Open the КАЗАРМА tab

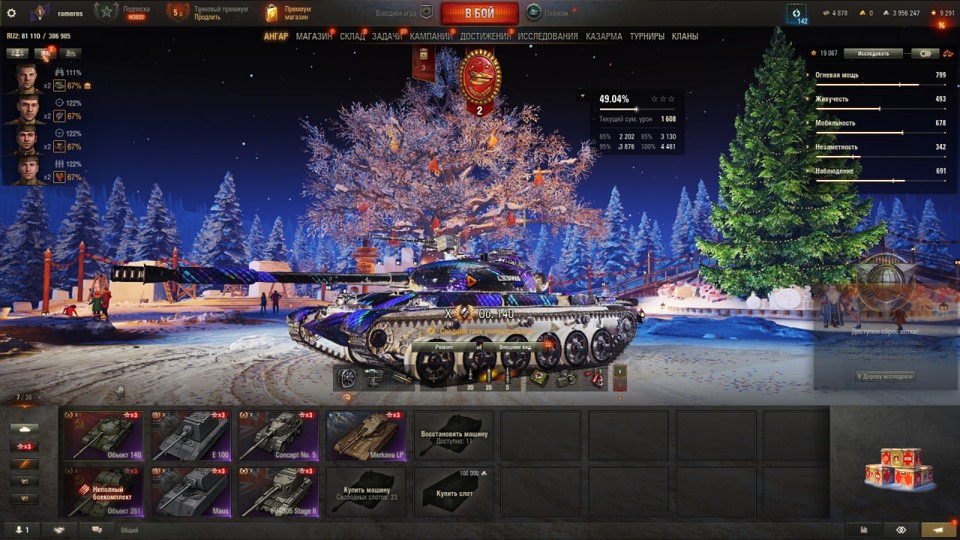click(603, 36)
